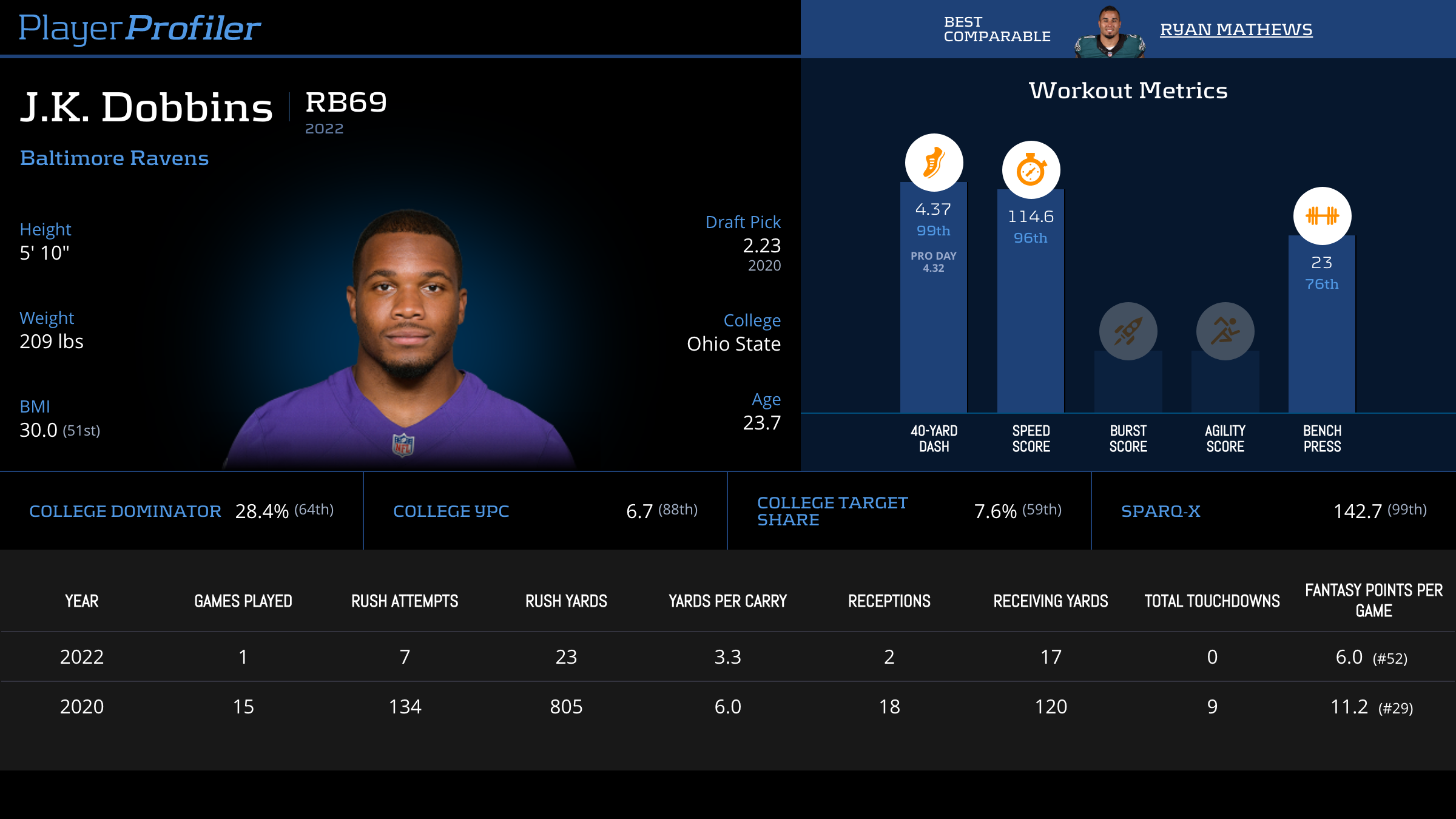Click the Burst Score rocket icon

(x=1128, y=331)
